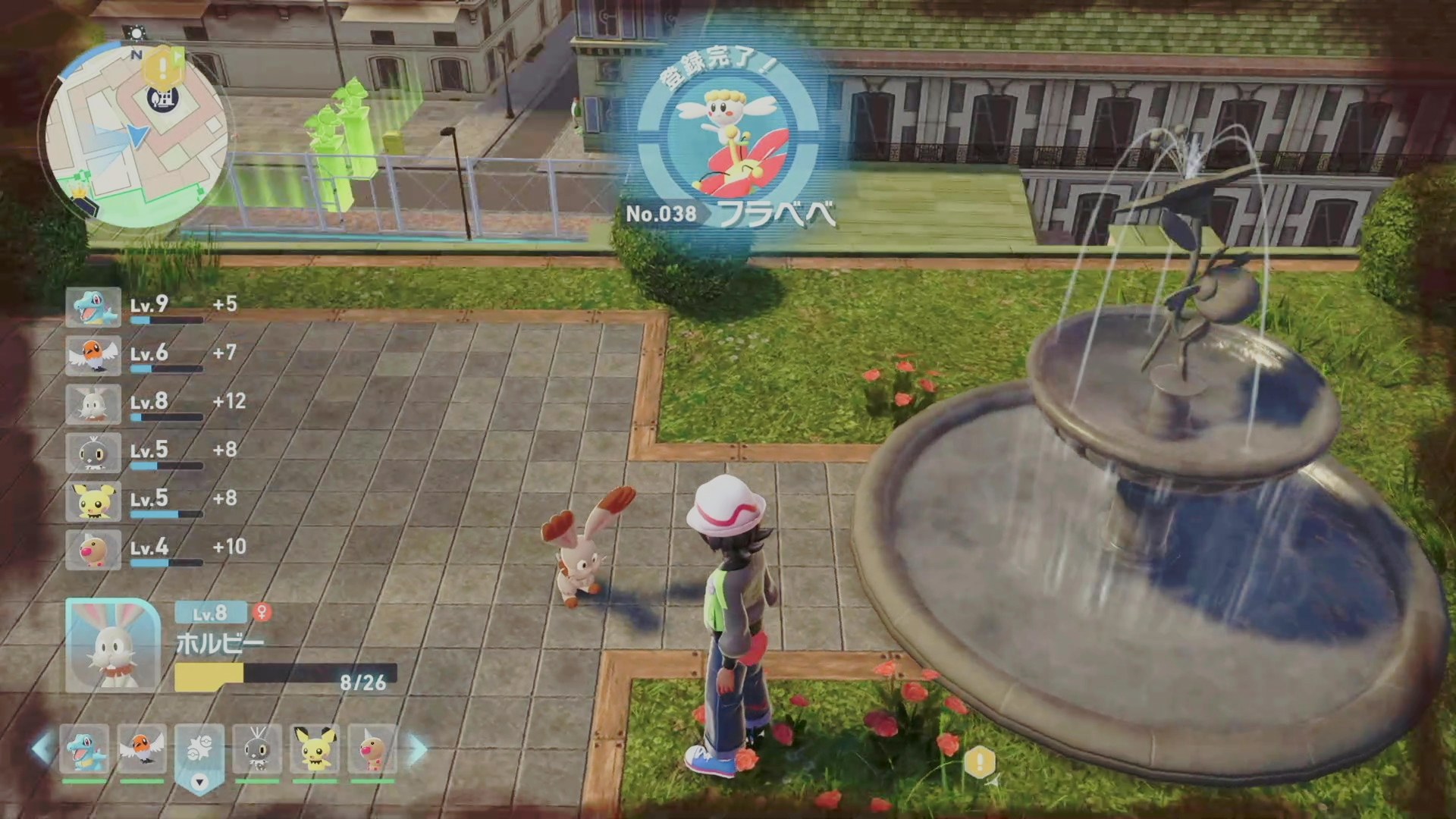Cycle the party bar with the left arrow
The image size is (1456, 819).
[x=42, y=749]
